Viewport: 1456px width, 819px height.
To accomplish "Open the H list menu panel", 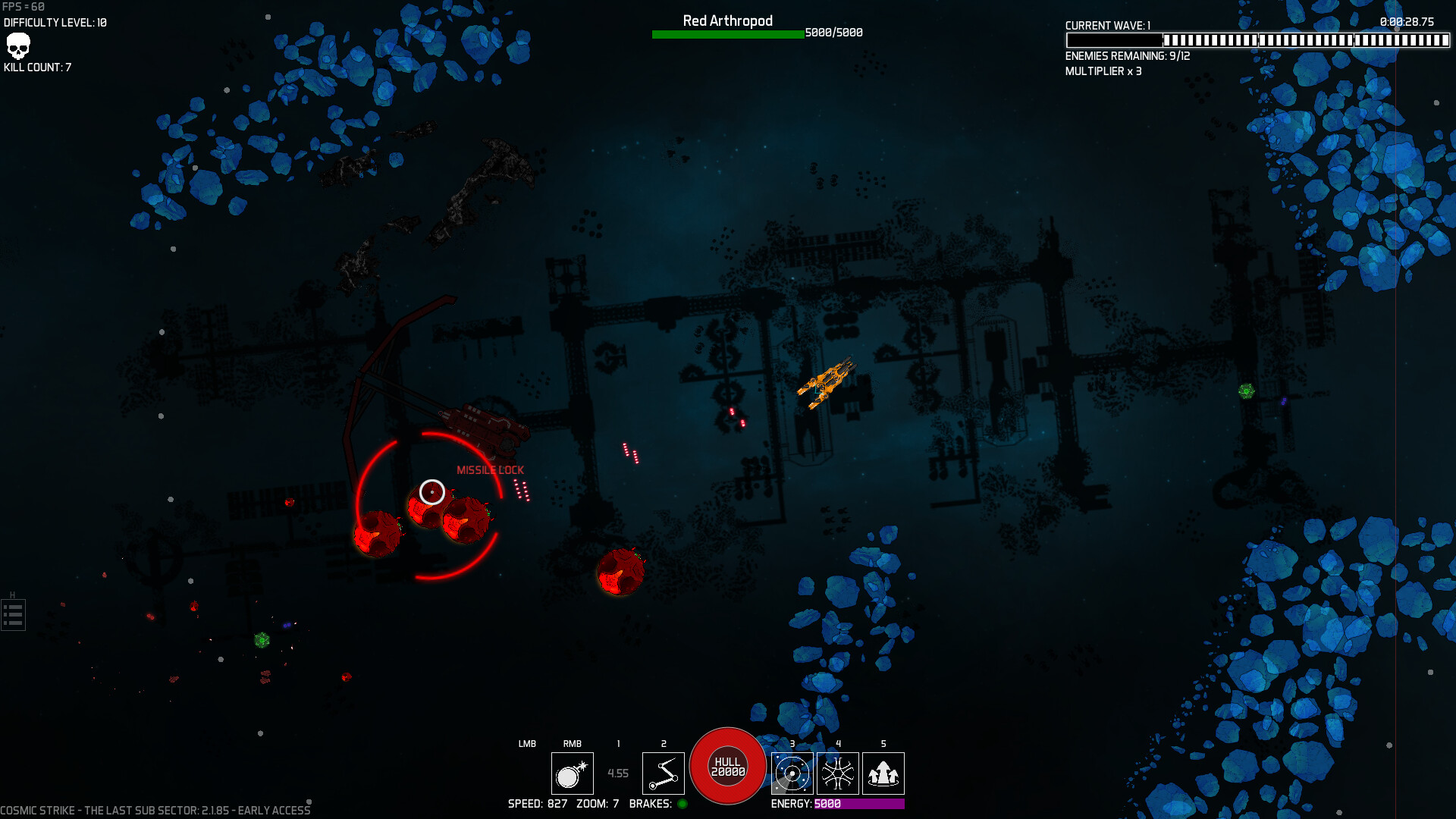I will pyautogui.click(x=13, y=614).
